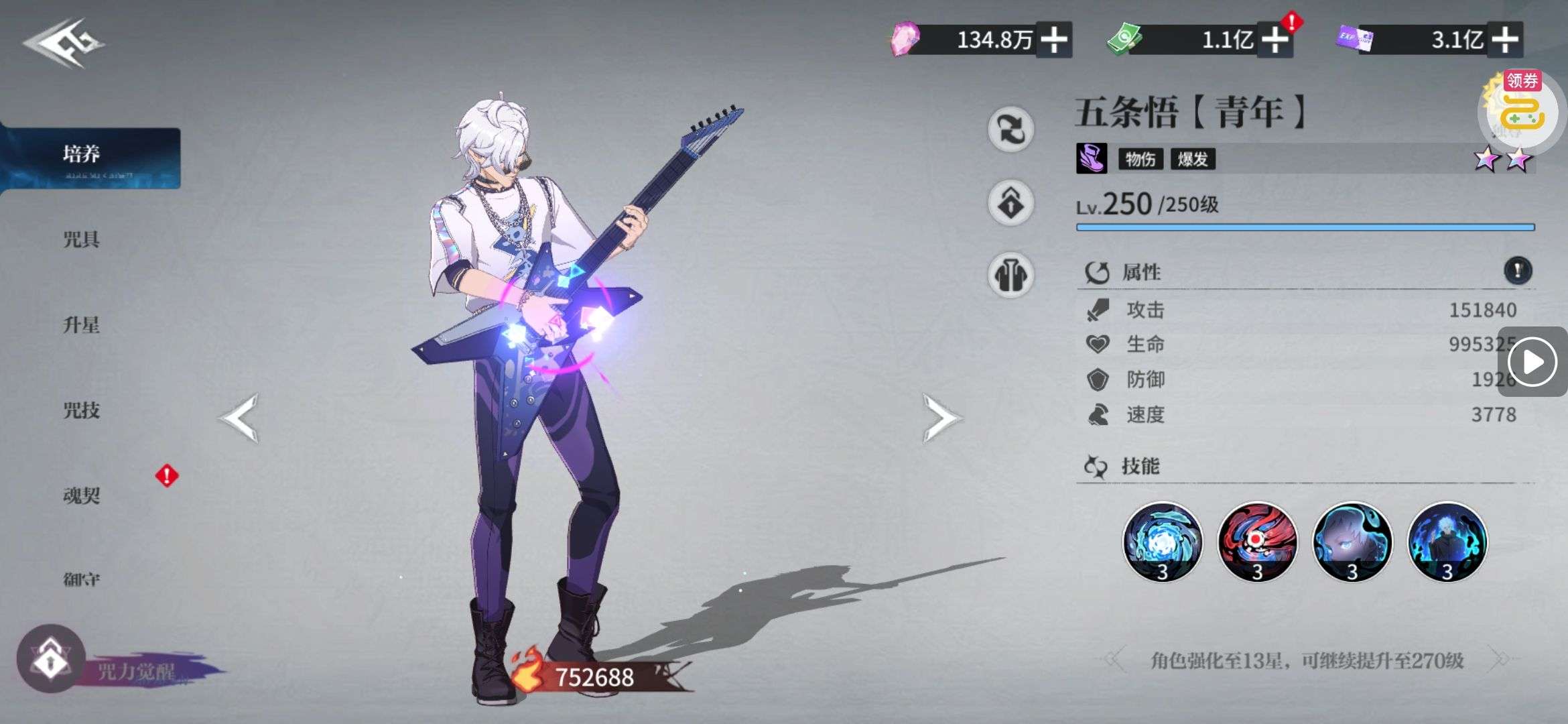Open the costume jacket icon
The image size is (1568, 724).
pos(1011,275)
